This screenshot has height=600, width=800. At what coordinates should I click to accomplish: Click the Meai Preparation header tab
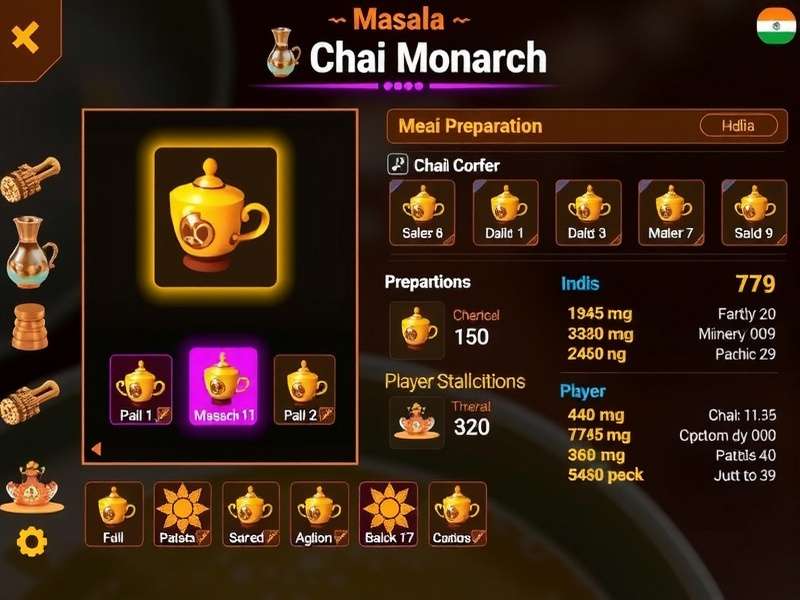pos(470,126)
